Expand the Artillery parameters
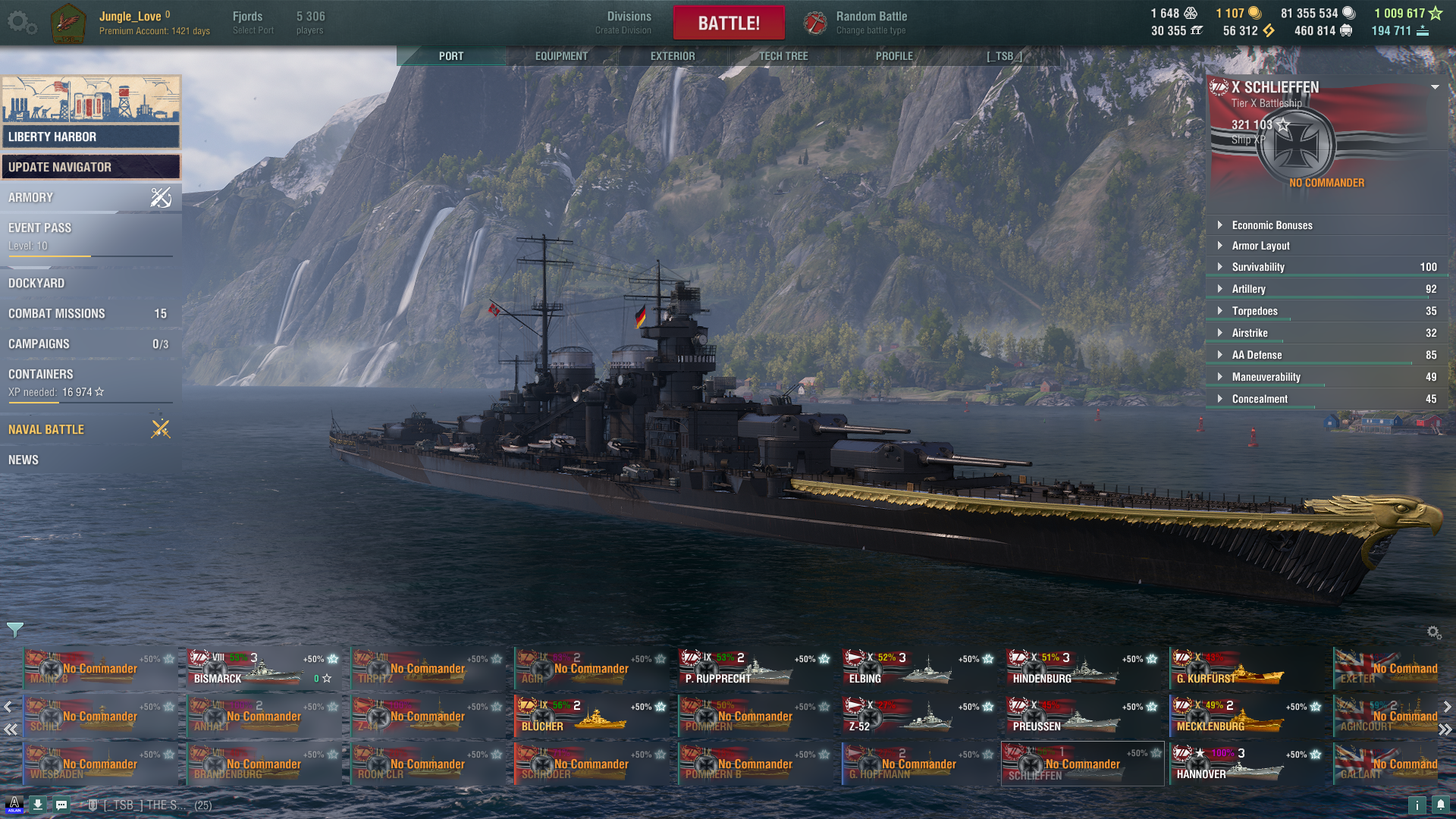The height and width of the screenshot is (819, 1456). 1248,289
